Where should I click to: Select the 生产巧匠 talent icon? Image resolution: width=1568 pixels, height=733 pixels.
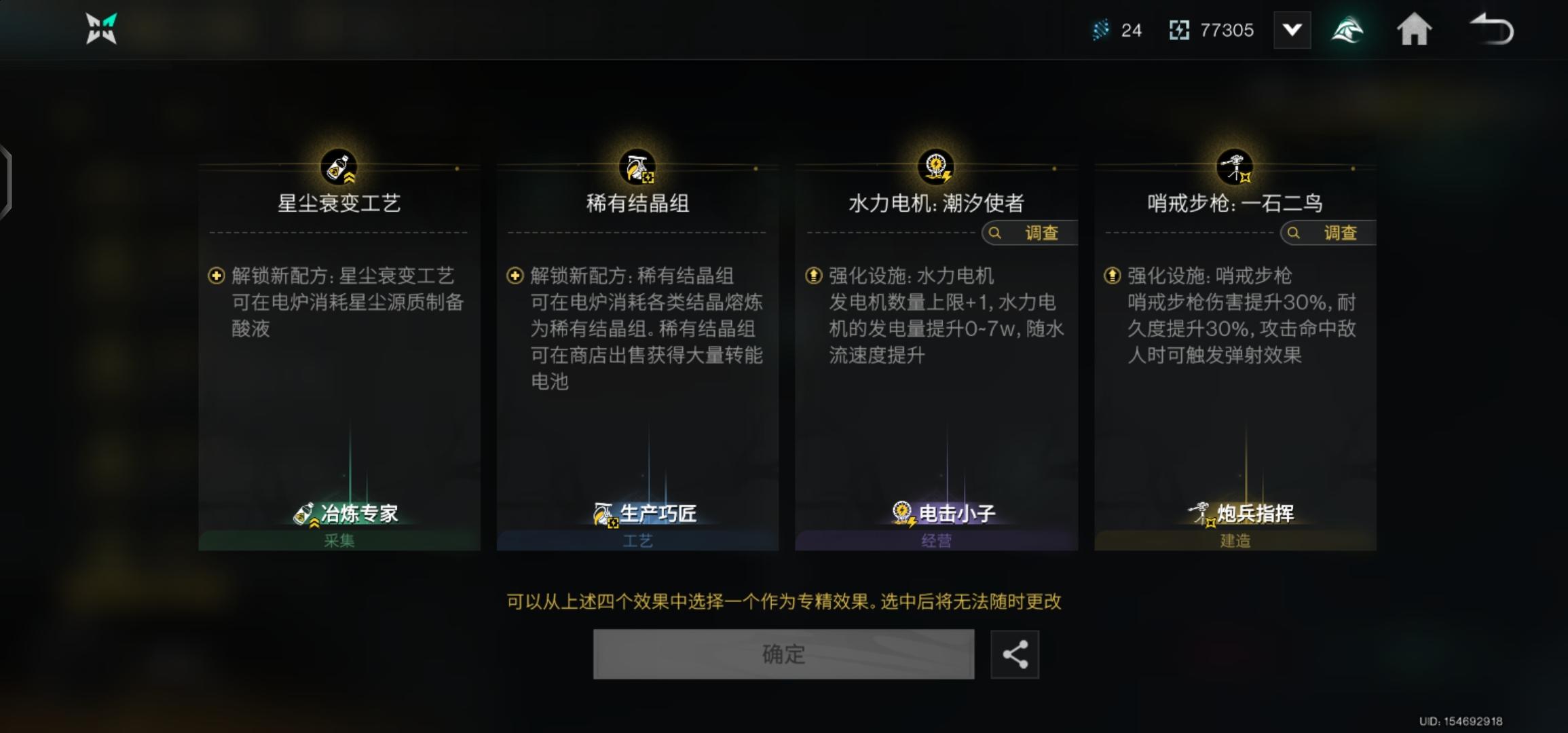601,513
